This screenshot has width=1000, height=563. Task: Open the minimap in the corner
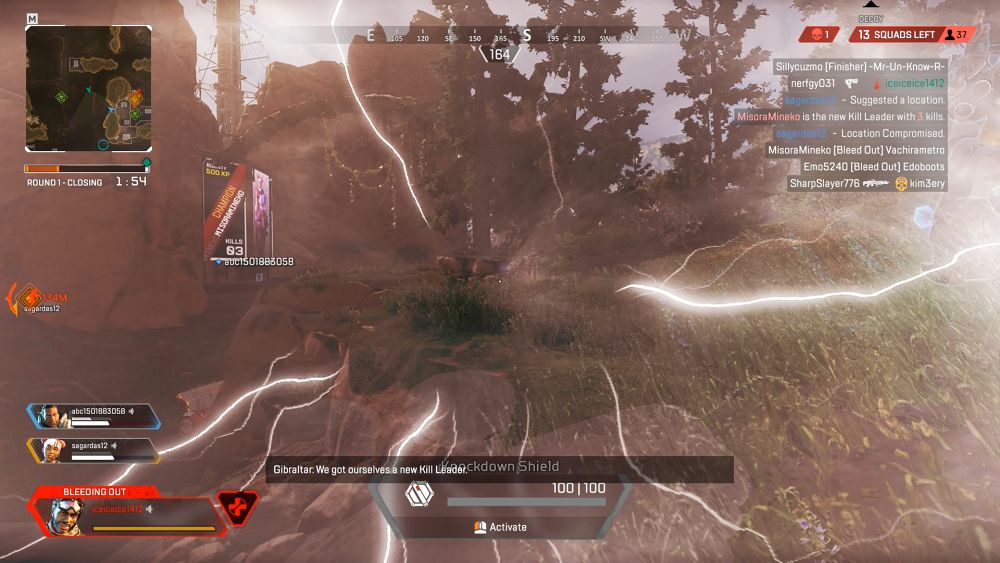point(88,88)
